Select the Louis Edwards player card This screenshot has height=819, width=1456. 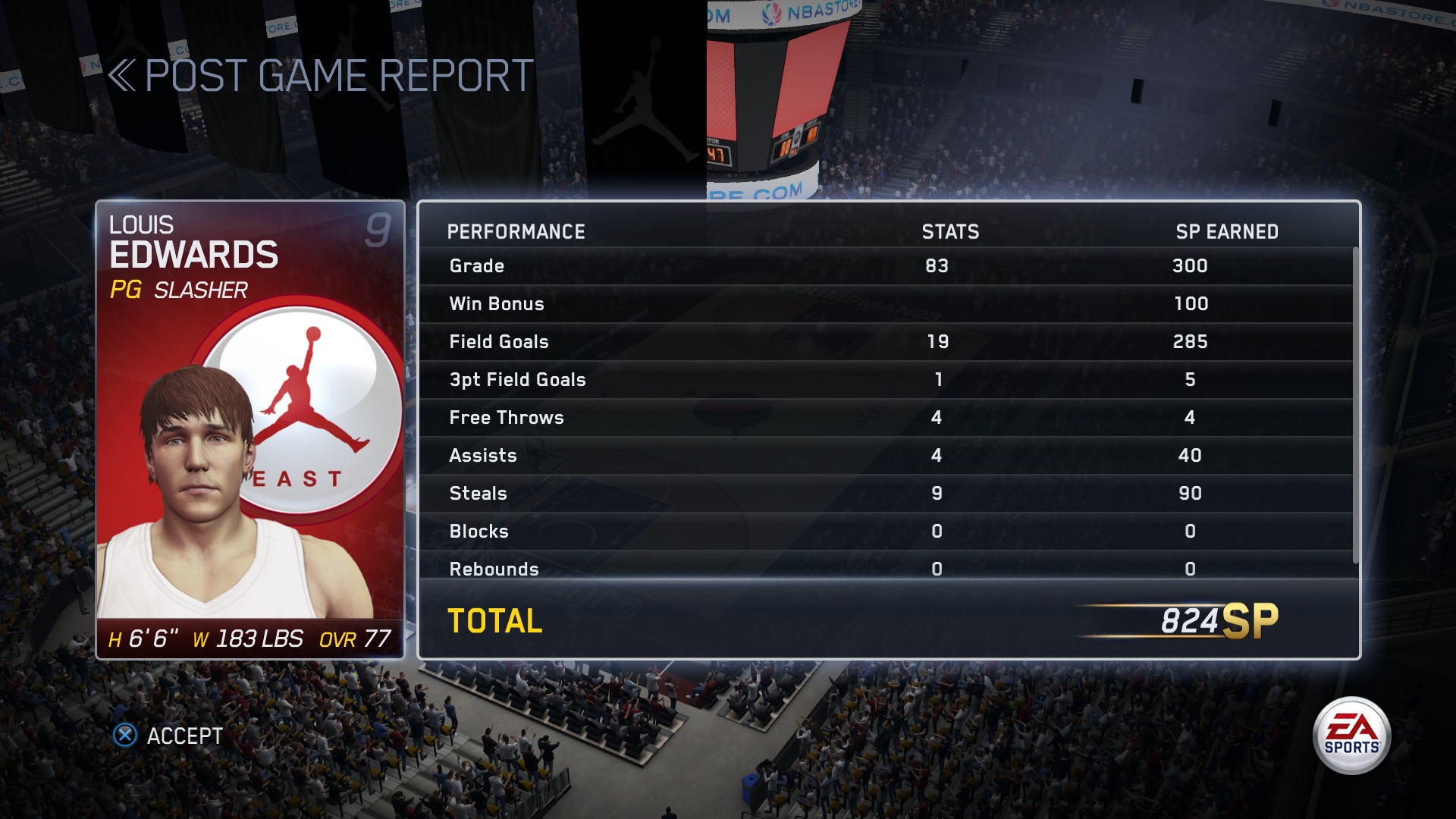pos(250,429)
